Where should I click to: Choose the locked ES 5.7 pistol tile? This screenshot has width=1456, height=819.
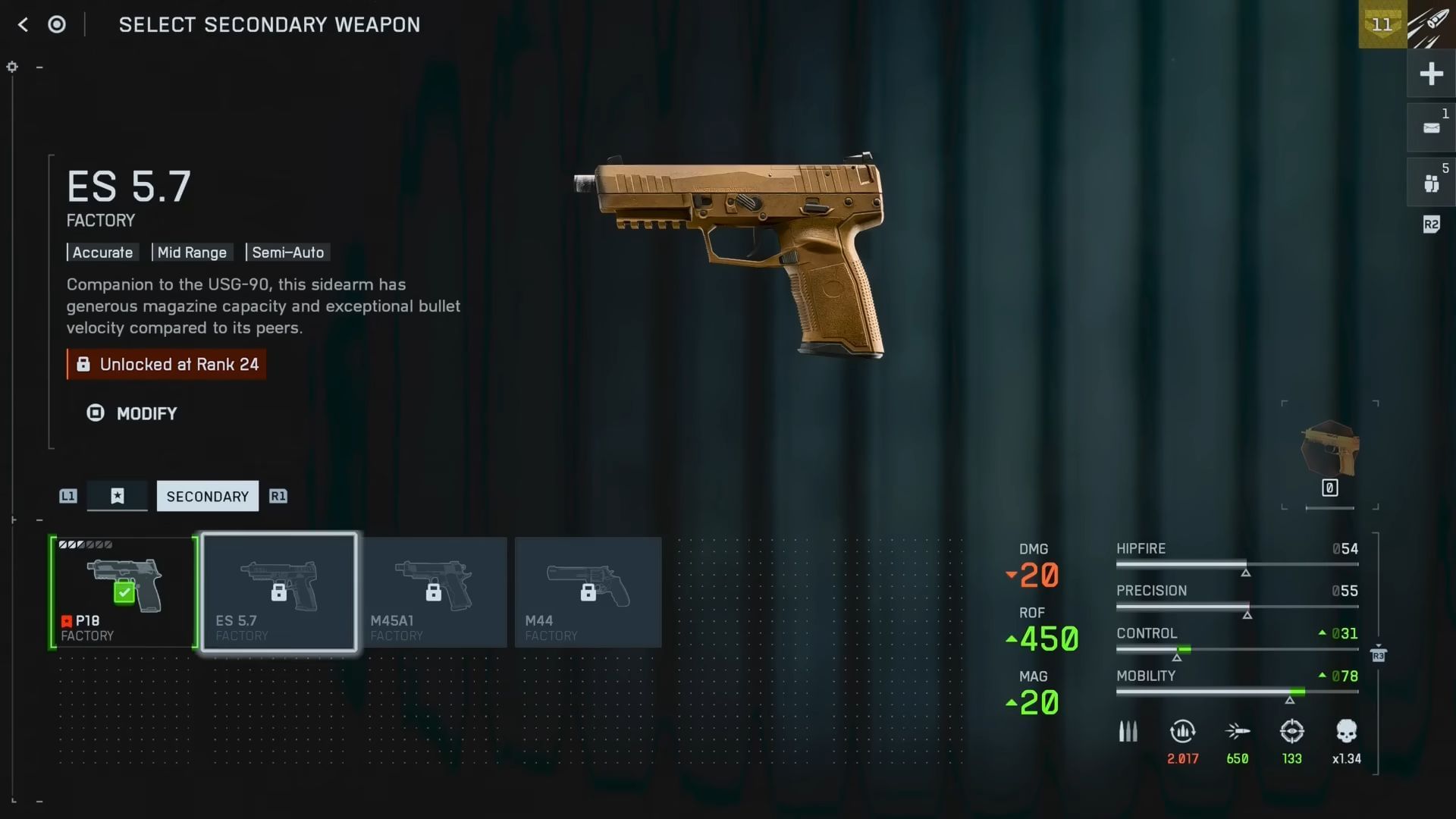pos(279,592)
